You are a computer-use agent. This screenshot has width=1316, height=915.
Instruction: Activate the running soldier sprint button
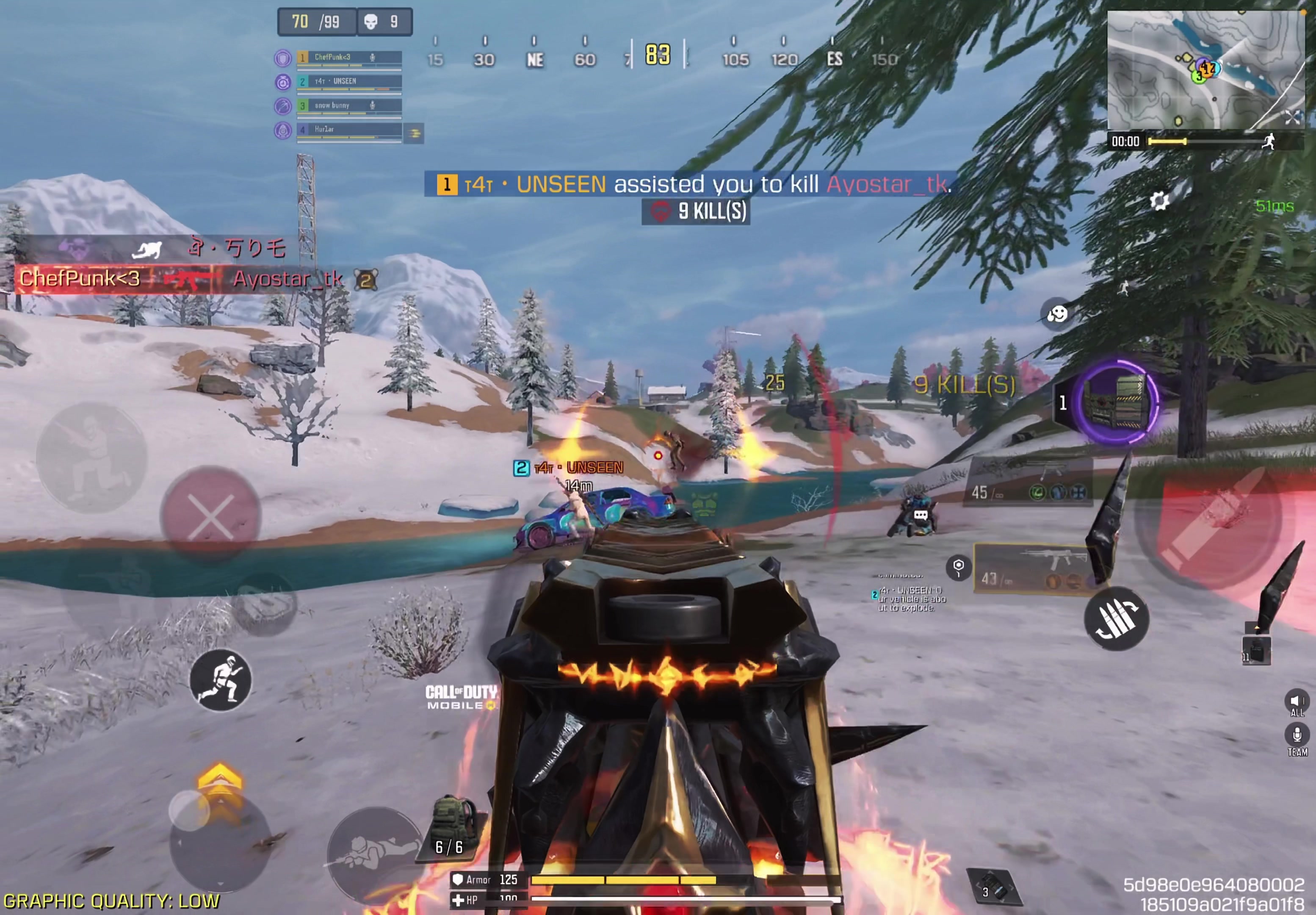click(220, 680)
